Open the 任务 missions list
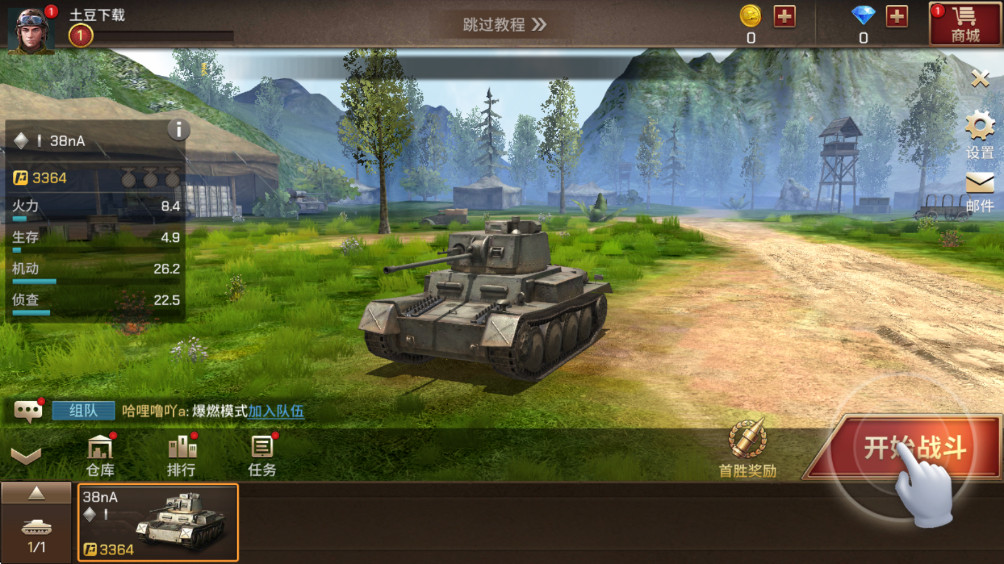The height and width of the screenshot is (564, 1004). pyautogui.click(x=262, y=455)
